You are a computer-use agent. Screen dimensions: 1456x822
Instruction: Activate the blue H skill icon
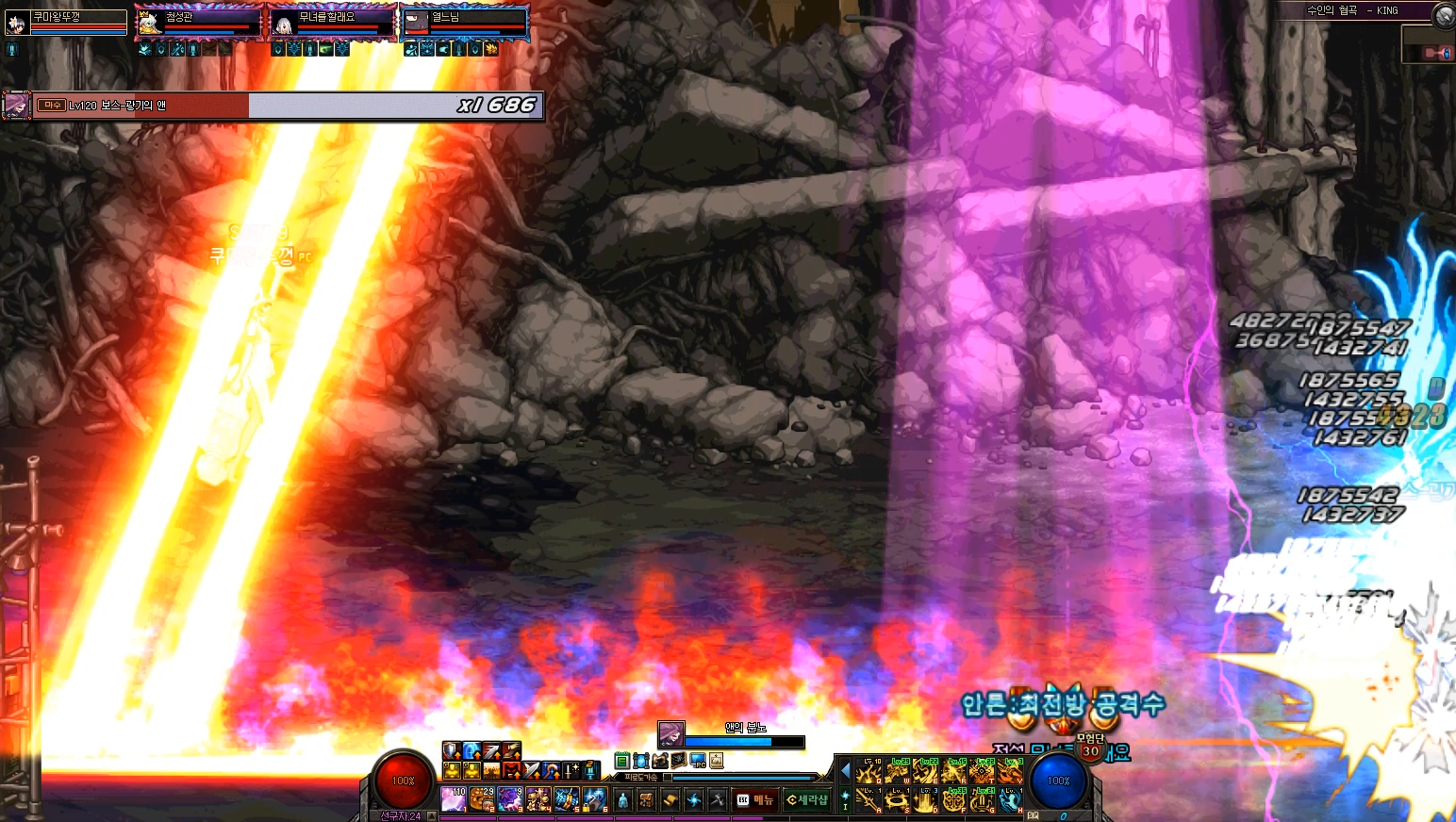pos(1010,800)
